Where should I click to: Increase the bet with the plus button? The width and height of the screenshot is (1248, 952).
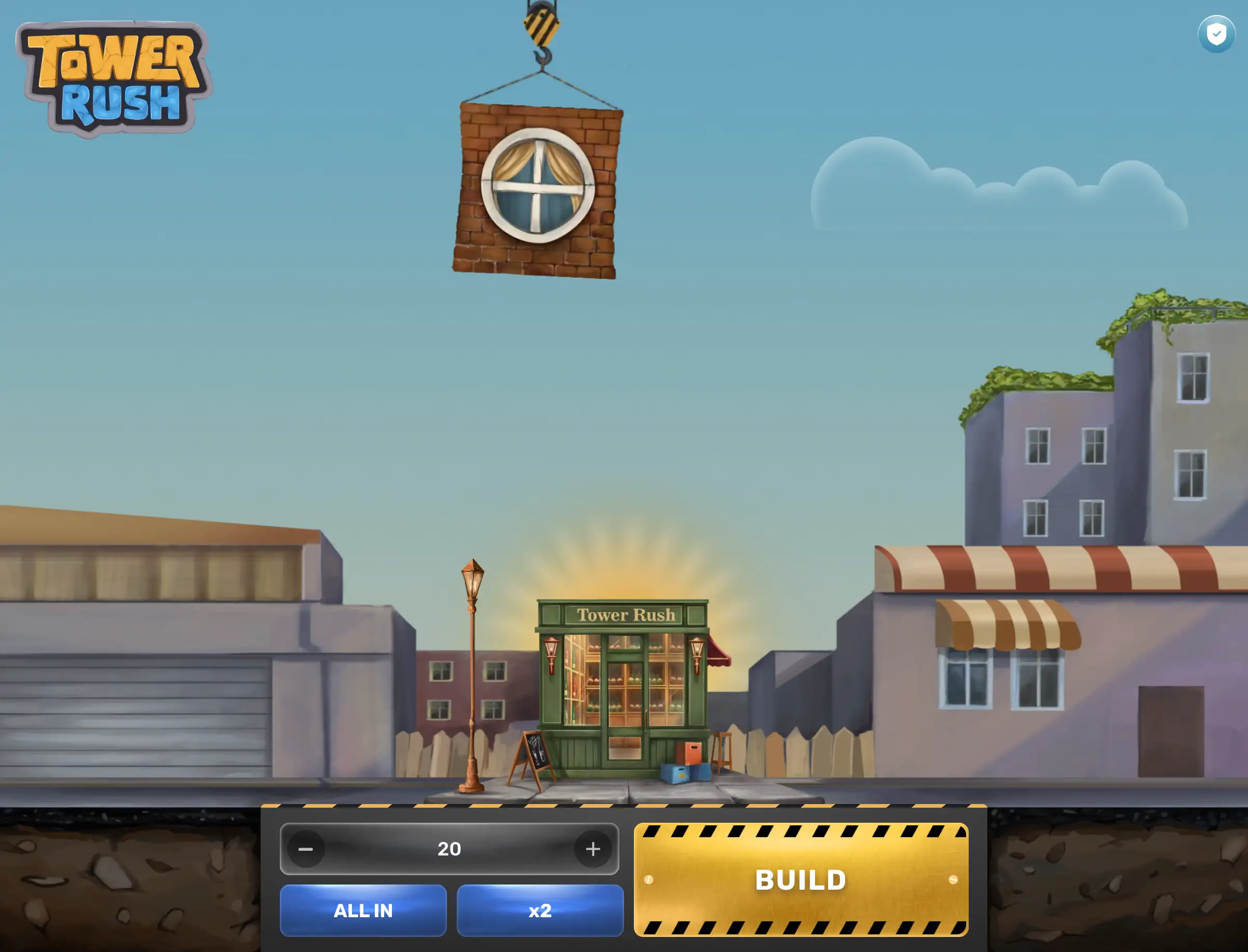pyautogui.click(x=593, y=848)
